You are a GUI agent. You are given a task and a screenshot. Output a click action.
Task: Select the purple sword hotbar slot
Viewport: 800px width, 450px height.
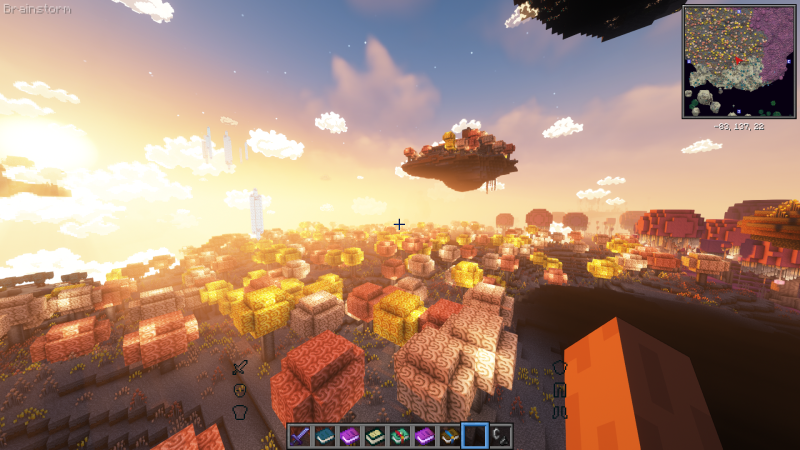[300, 436]
